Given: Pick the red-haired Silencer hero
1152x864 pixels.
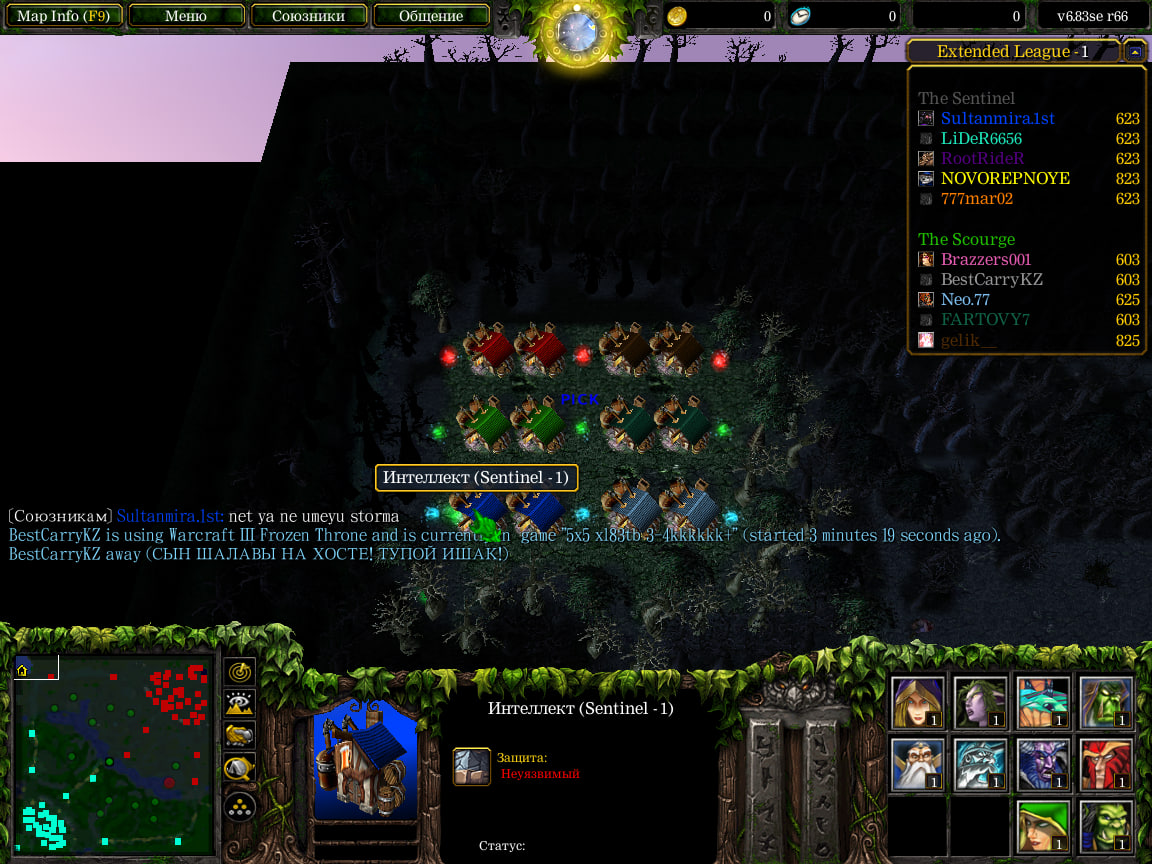Looking at the screenshot, I should point(1106,765).
